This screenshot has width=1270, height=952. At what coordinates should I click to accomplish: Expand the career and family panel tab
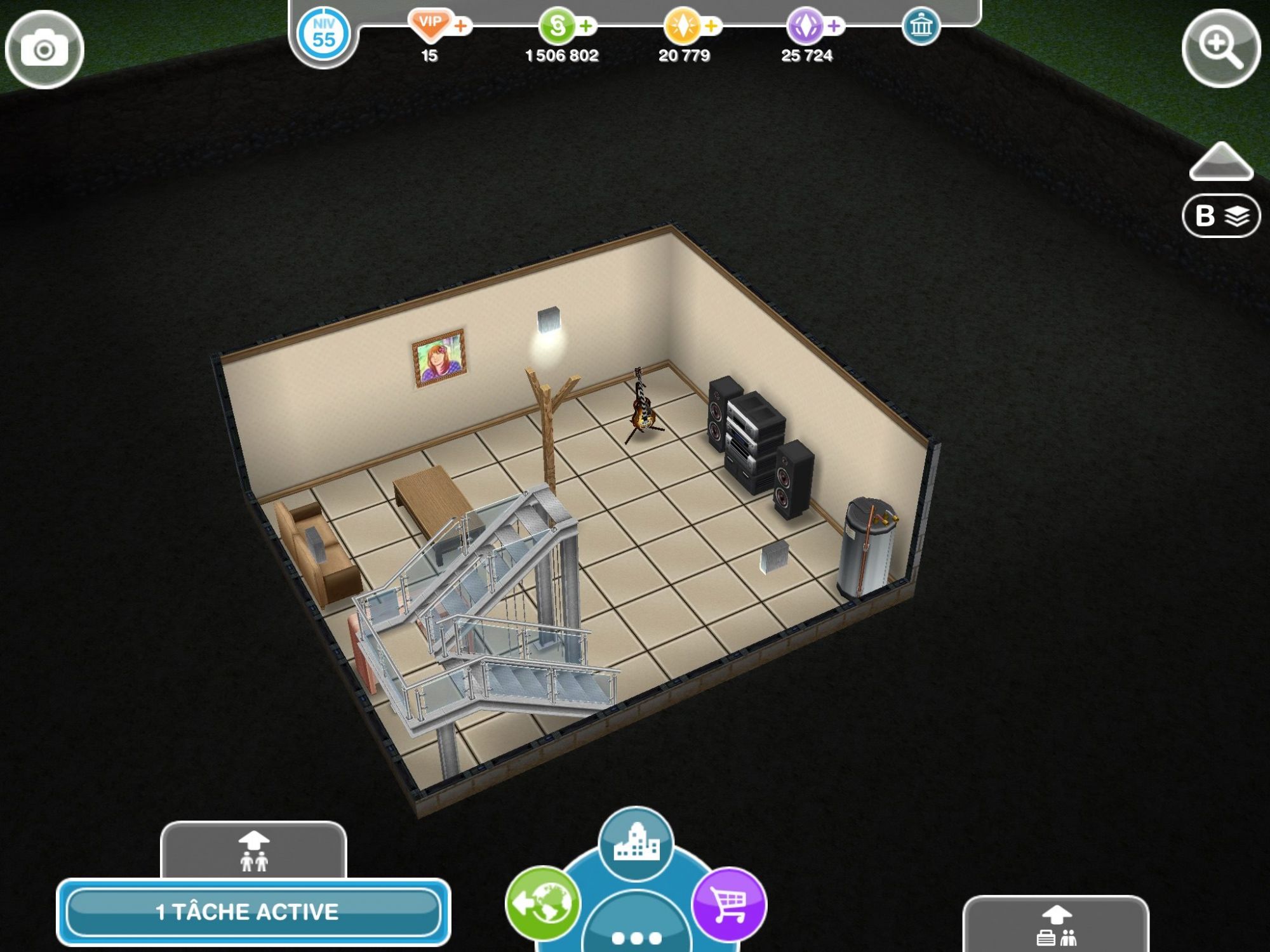click(1055, 925)
